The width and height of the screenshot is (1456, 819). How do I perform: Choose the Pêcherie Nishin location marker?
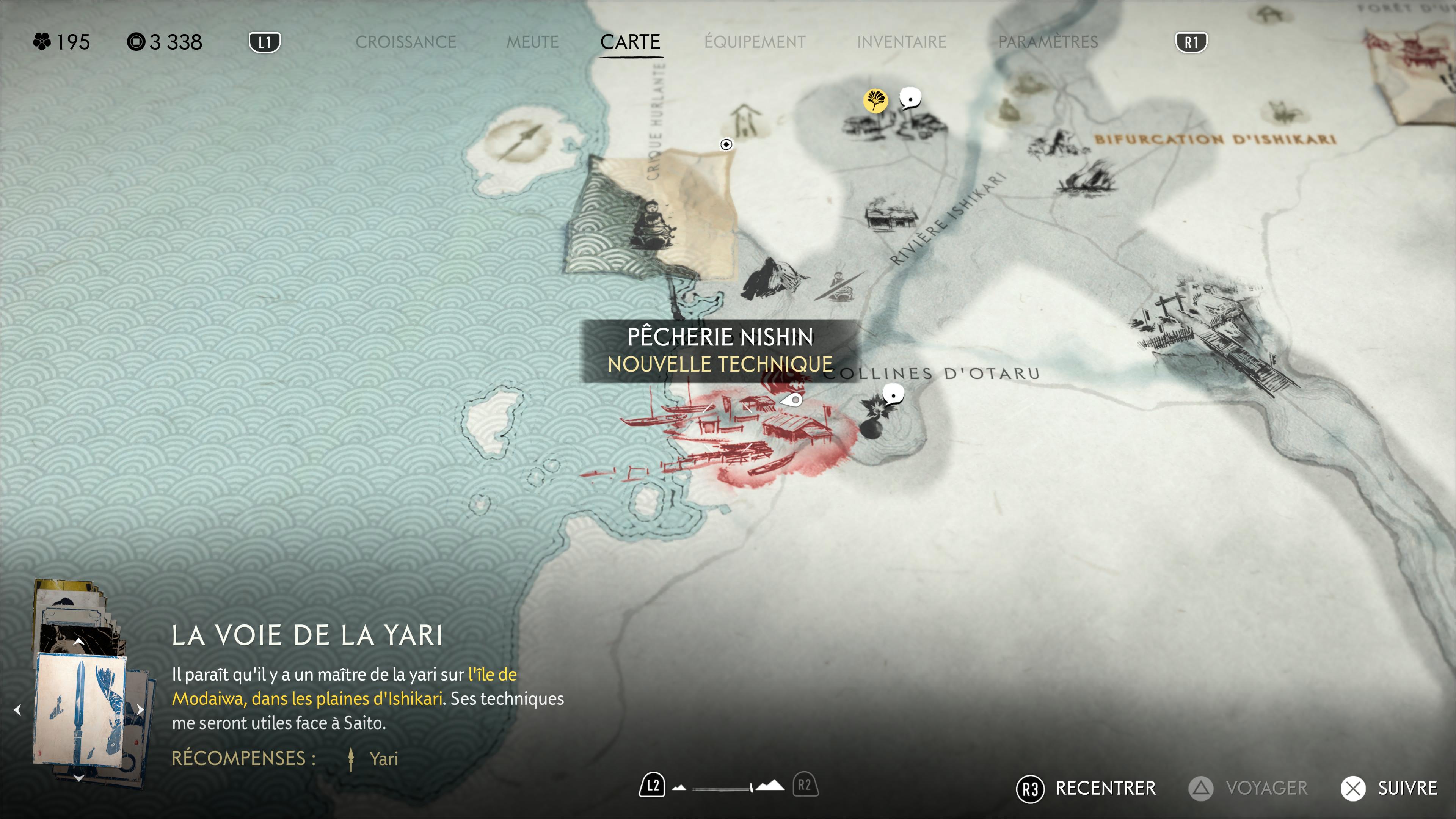pyautogui.click(x=792, y=401)
